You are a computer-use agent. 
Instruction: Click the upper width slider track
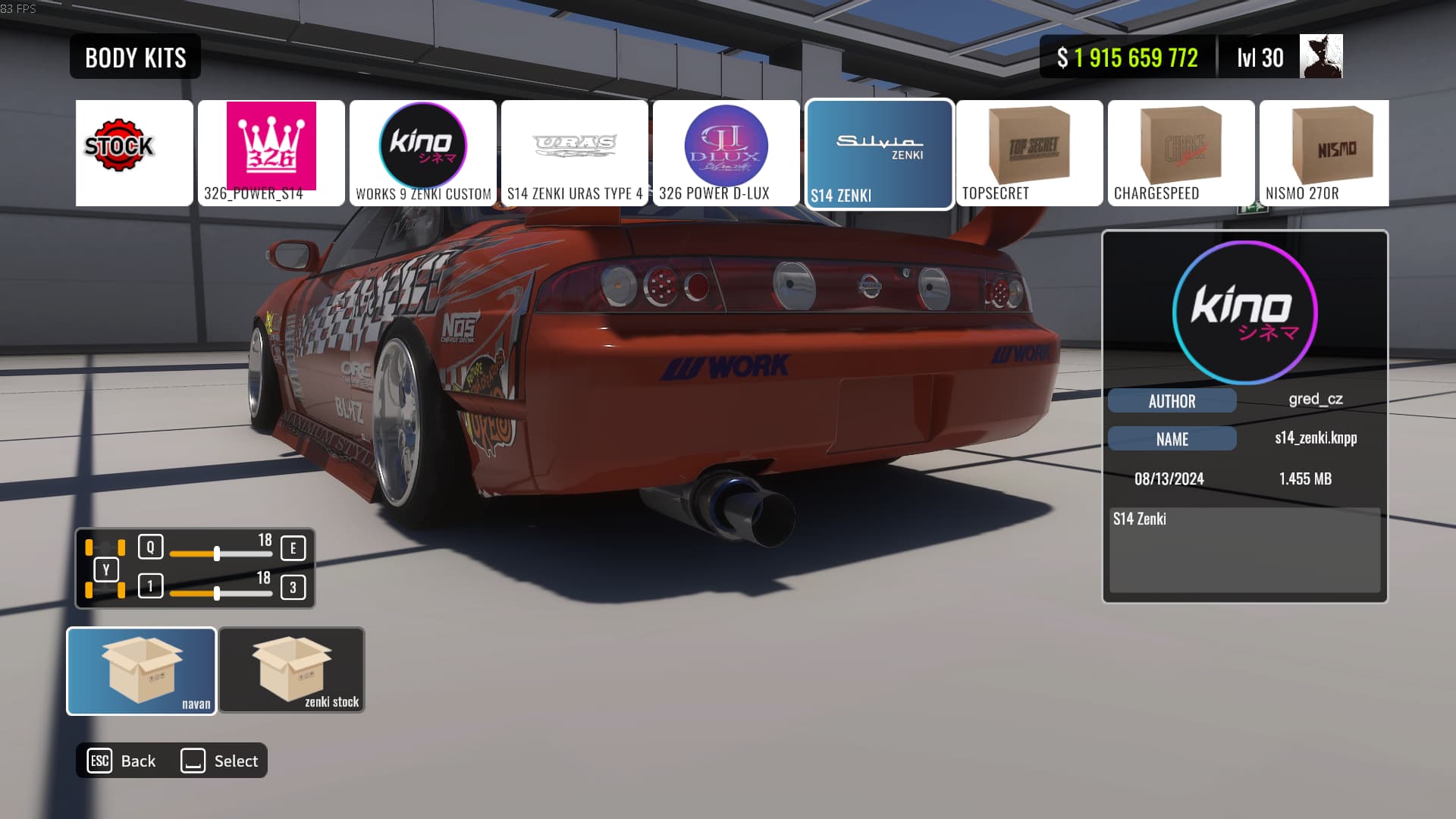click(x=221, y=554)
